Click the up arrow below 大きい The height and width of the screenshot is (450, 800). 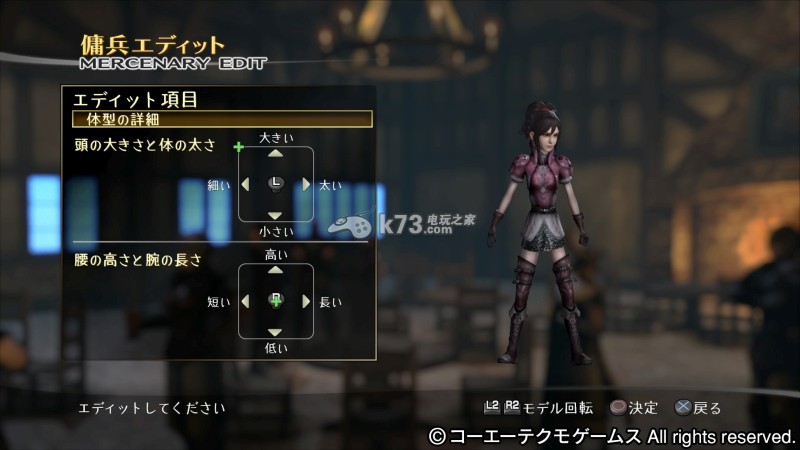click(x=276, y=154)
